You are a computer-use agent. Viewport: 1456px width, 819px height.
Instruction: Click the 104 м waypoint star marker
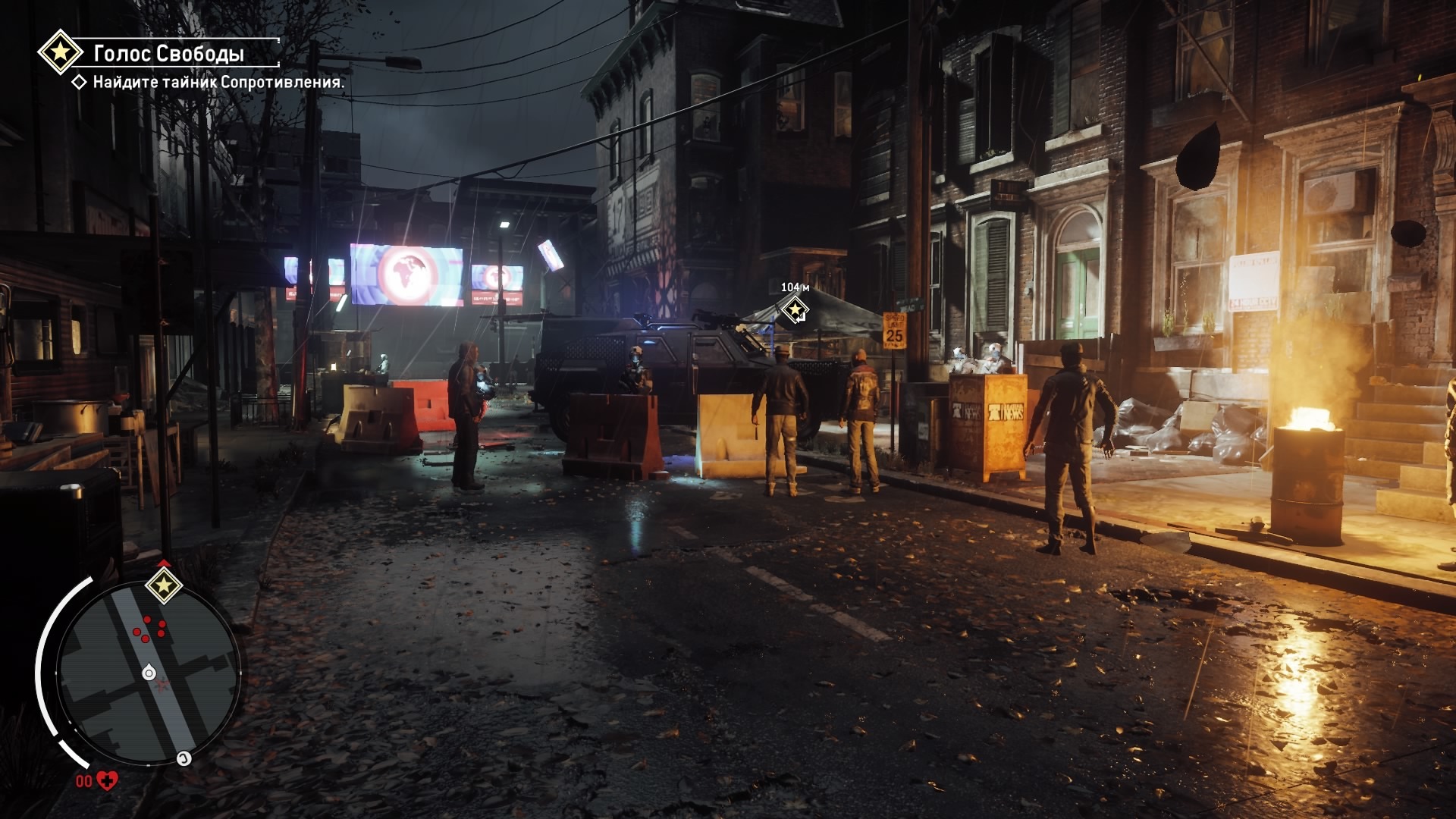click(795, 309)
